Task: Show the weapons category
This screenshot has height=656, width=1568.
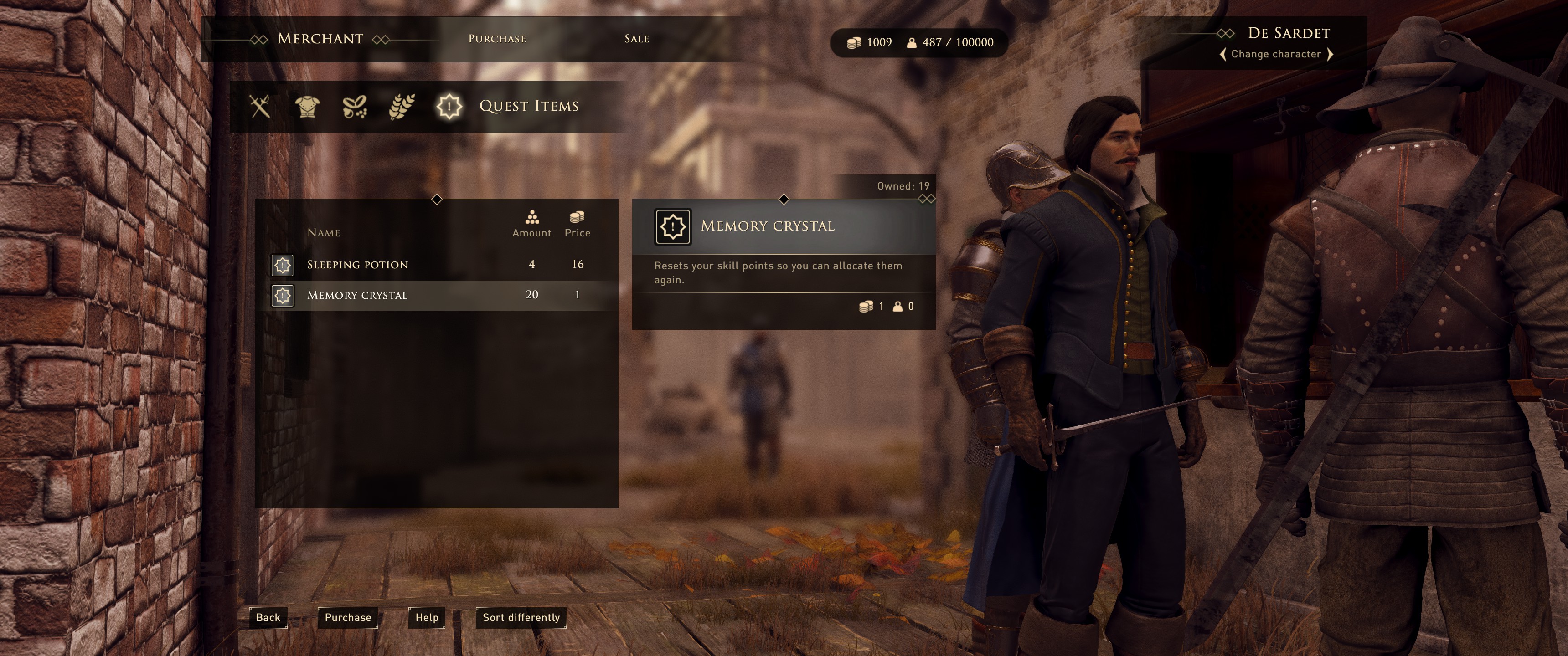Action: click(260, 107)
